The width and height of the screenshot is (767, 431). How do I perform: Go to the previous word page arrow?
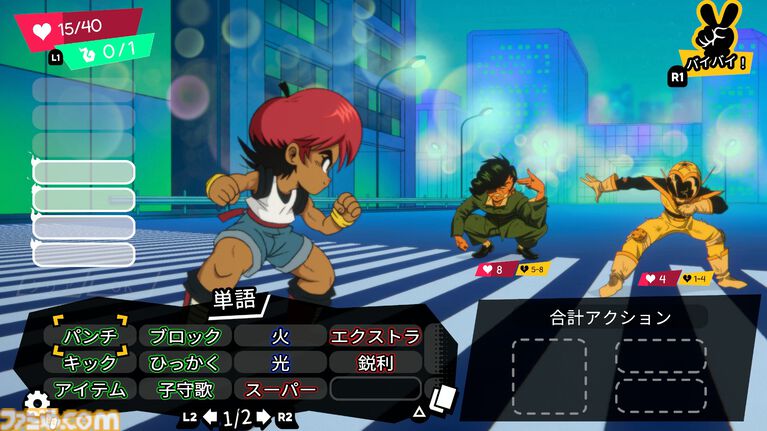click(210, 416)
